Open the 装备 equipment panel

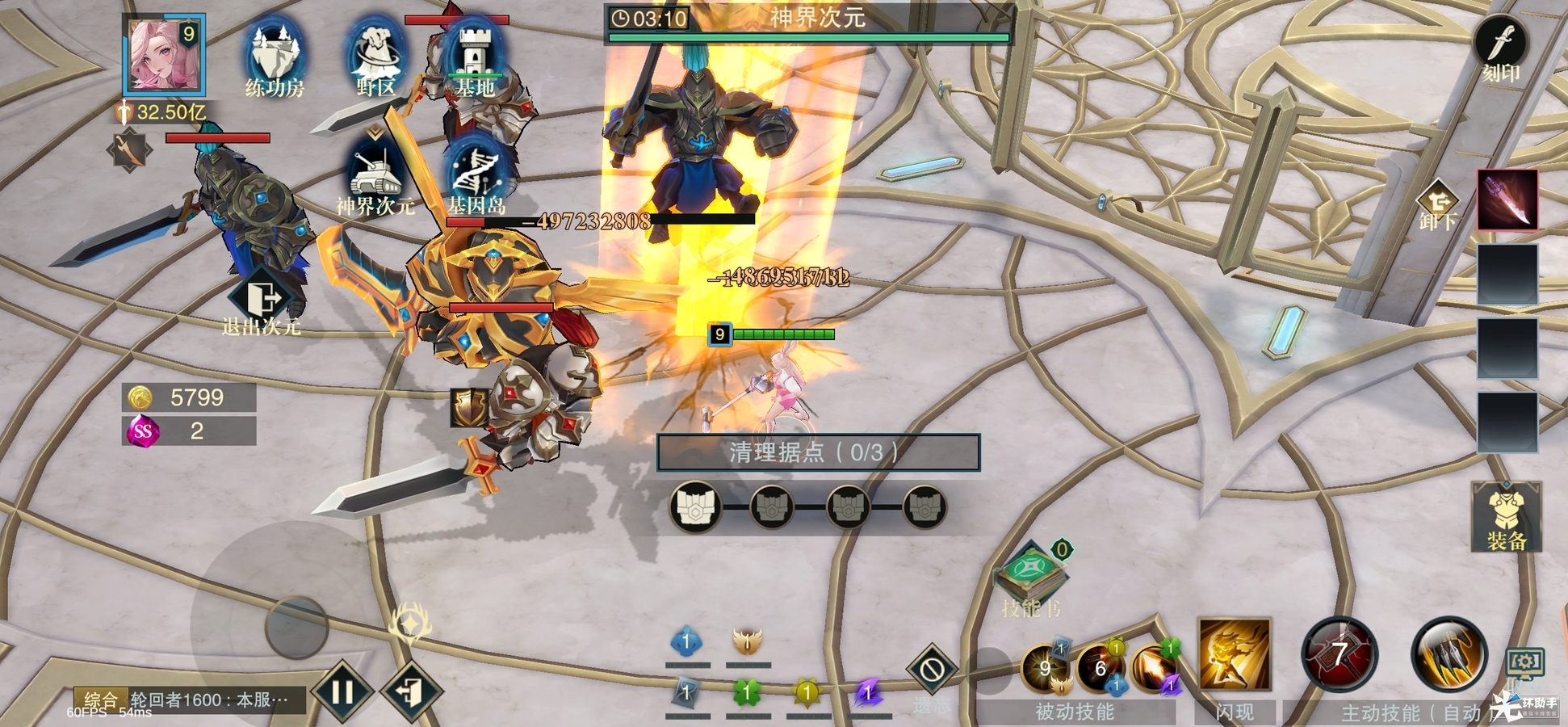pyautogui.click(x=1507, y=517)
